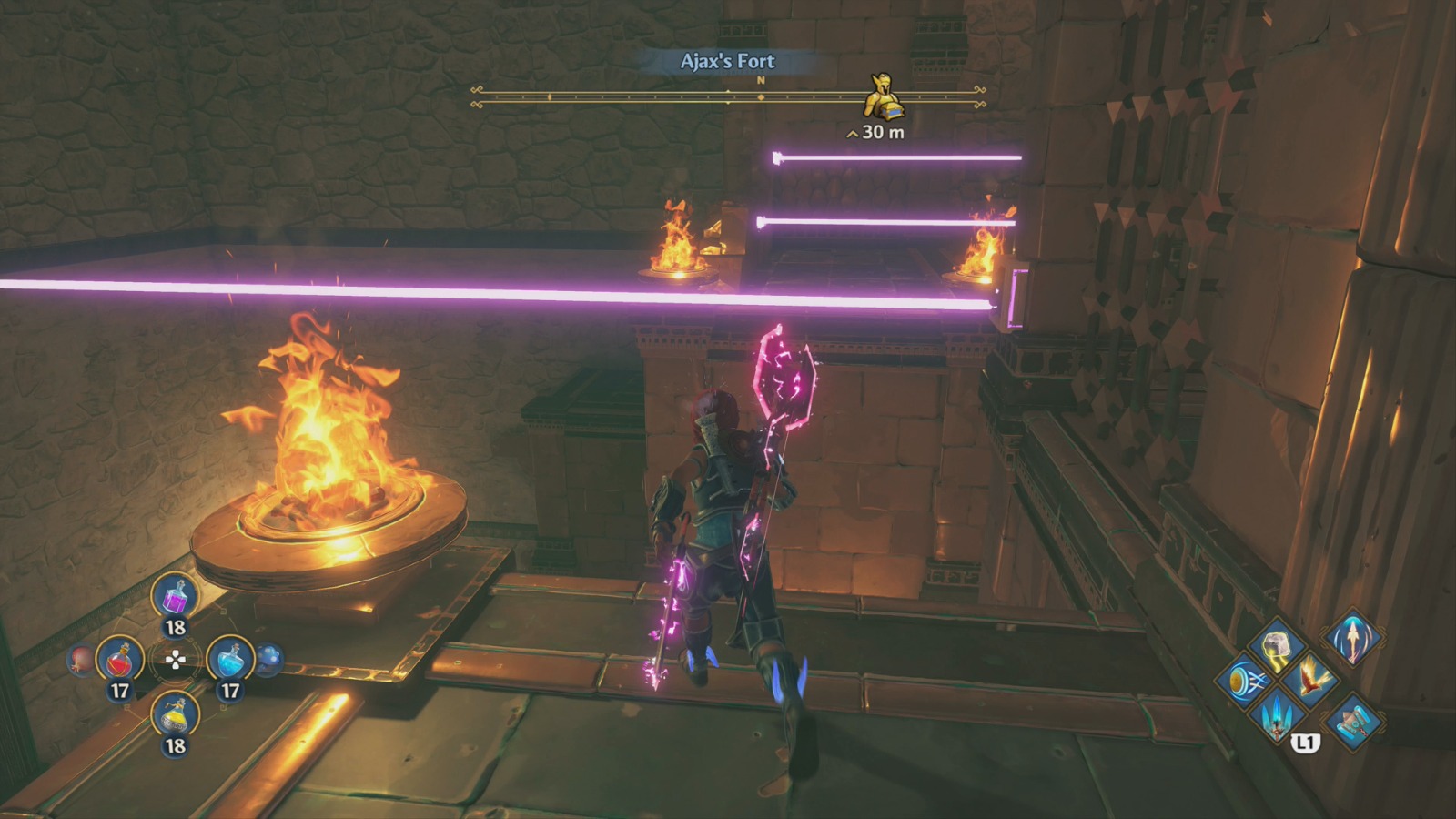1456x819 pixels.
Task: Select the axe ability icon bottom right
Action: (x=1354, y=722)
